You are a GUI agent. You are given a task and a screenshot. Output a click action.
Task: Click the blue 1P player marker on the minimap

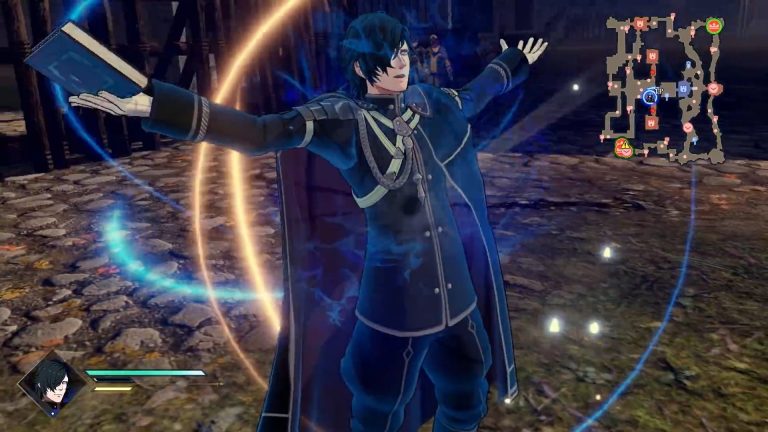tap(651, 96)
